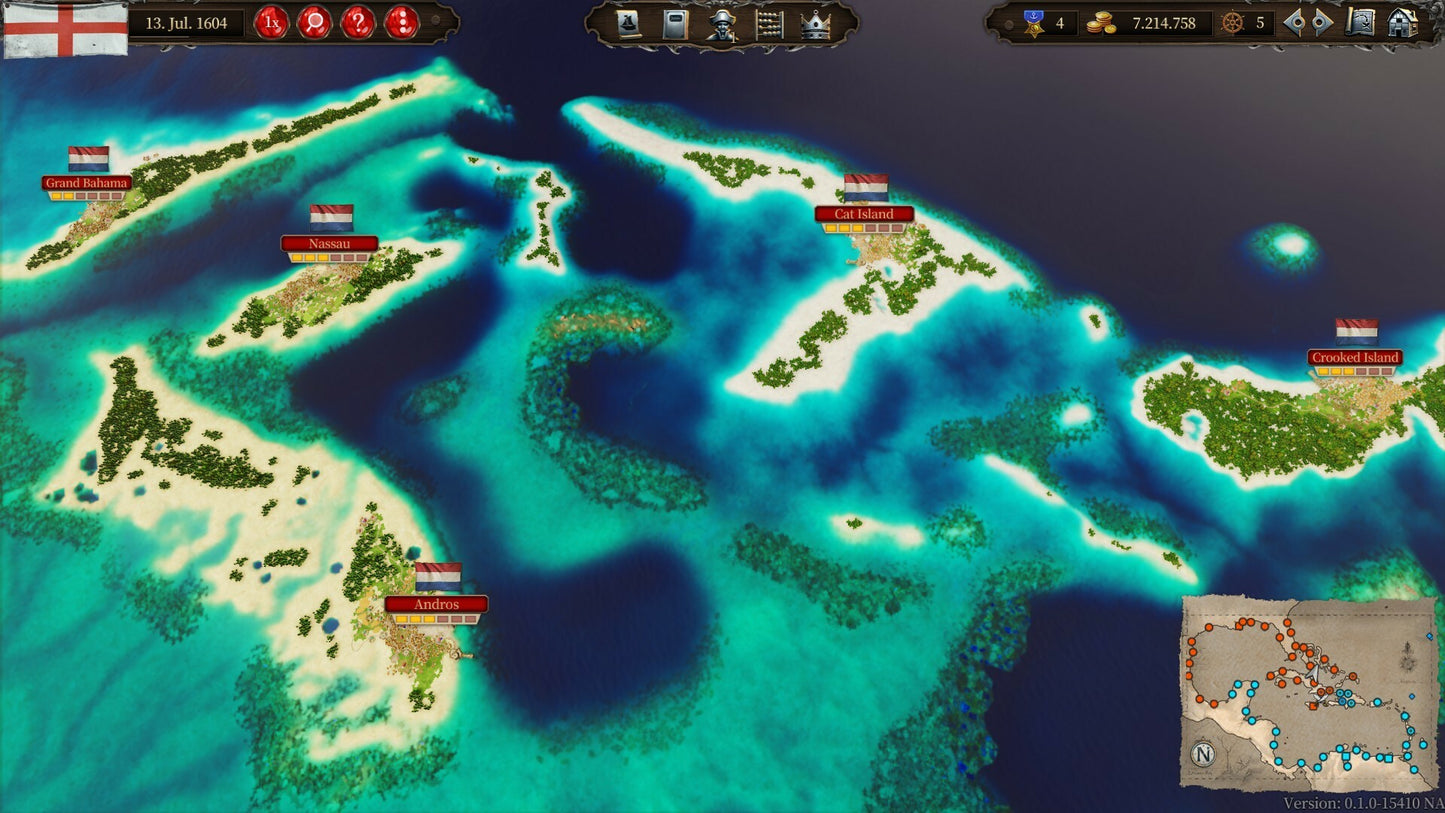Image resolution: width=1445 pixels, height=813 pixels.
Task: Select the Nassau town banner
Action: [x=331, y=243]
